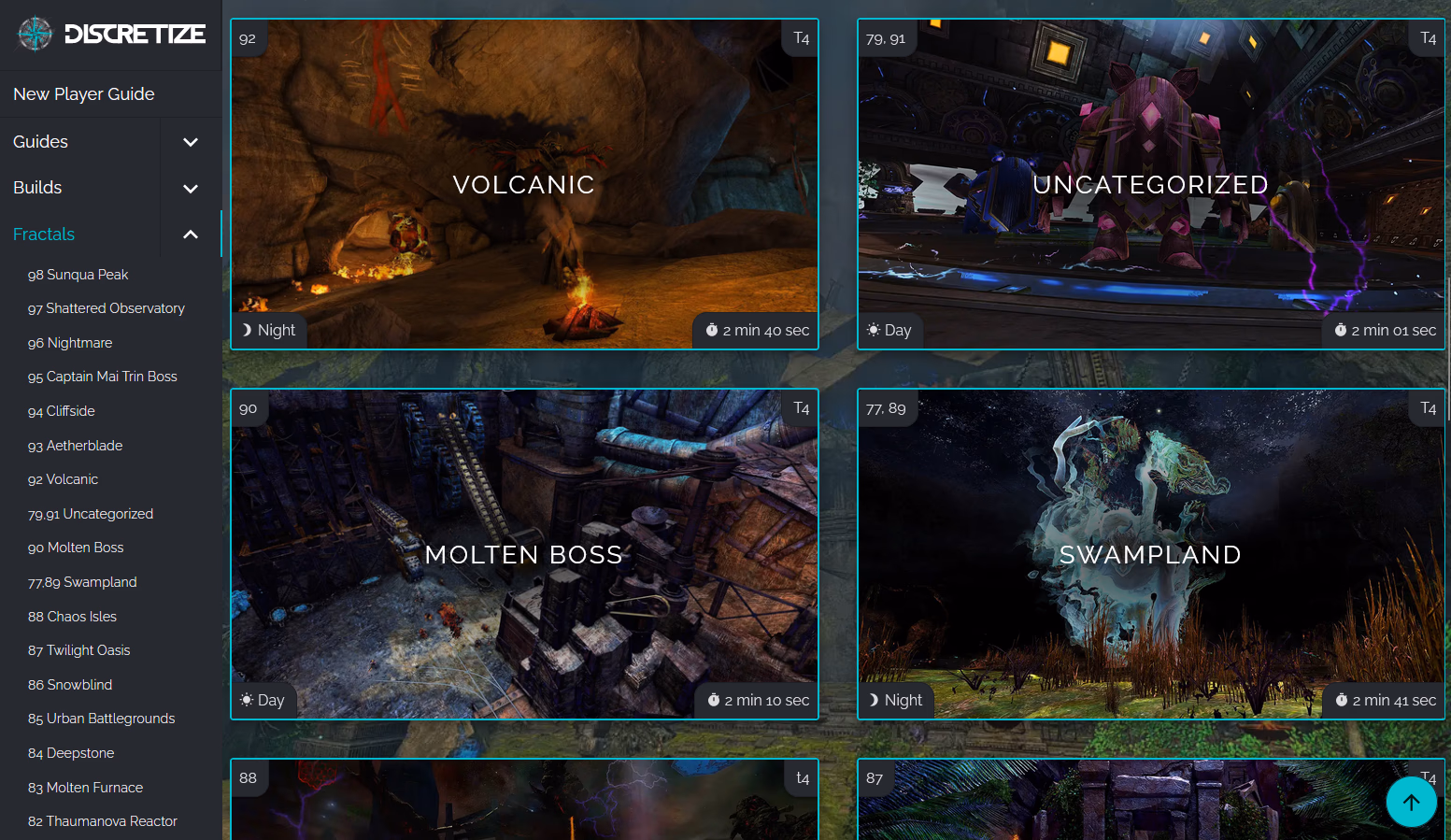Open the New Player Guide
The image size is (1451, 840).
(x=83, y=93)
